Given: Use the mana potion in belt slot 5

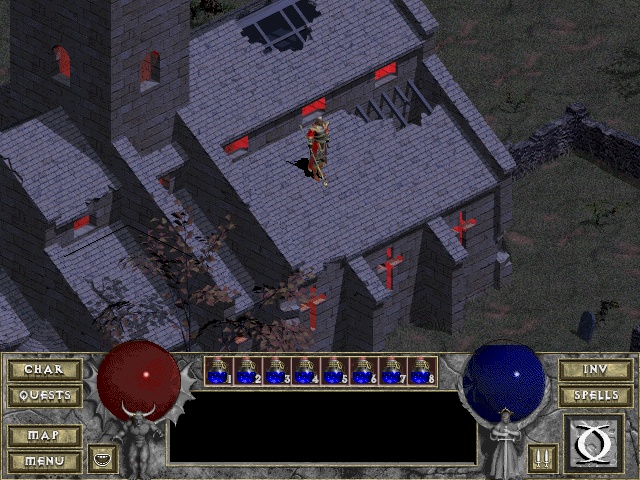Looking at the screenshot, I should [336, 371].
